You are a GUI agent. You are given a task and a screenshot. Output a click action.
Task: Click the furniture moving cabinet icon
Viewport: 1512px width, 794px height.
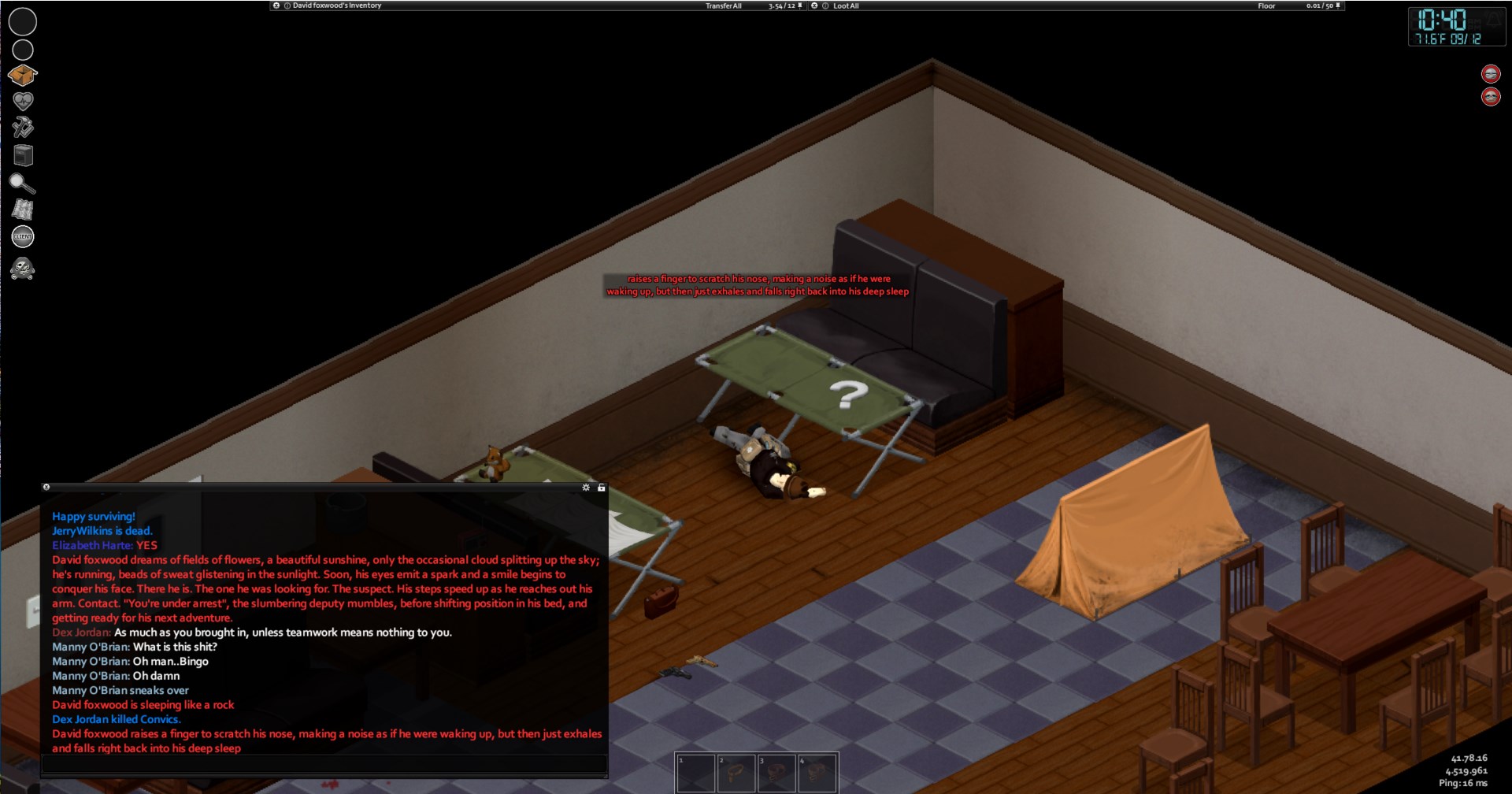(24, 155)
